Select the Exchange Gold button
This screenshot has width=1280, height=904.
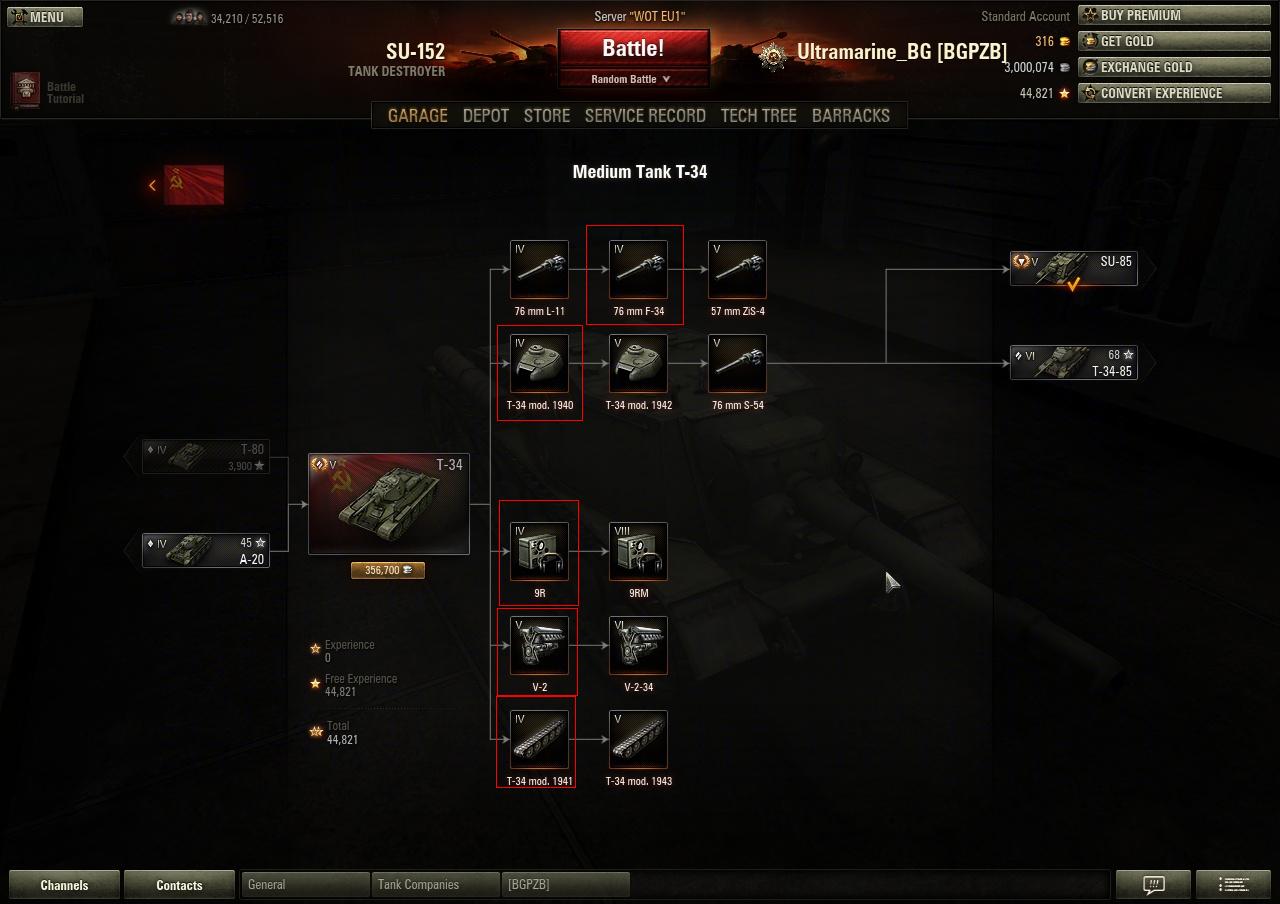coord(1177,67)
